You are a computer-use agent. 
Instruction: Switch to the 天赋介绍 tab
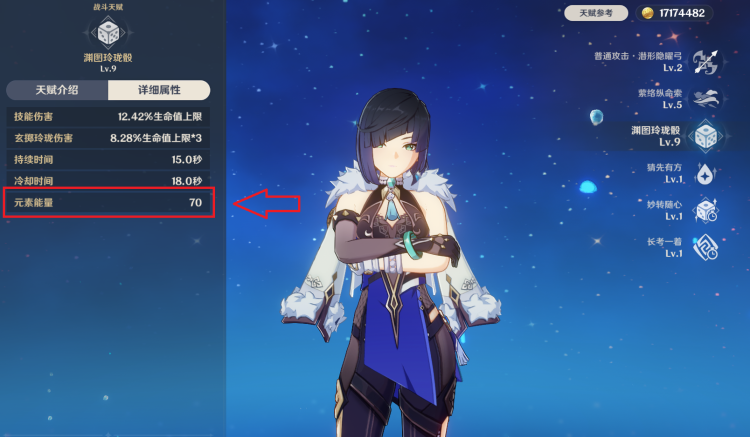tap(56, 90)
